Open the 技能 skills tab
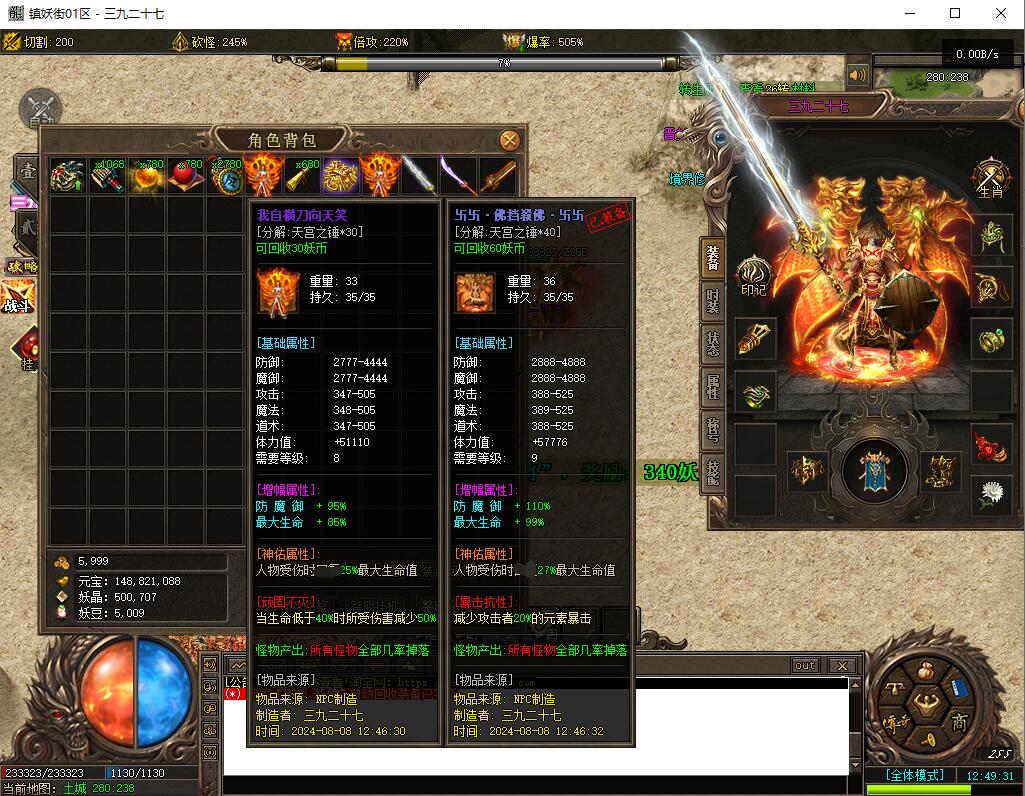The image size is (1025, 796). coord(712,471)
